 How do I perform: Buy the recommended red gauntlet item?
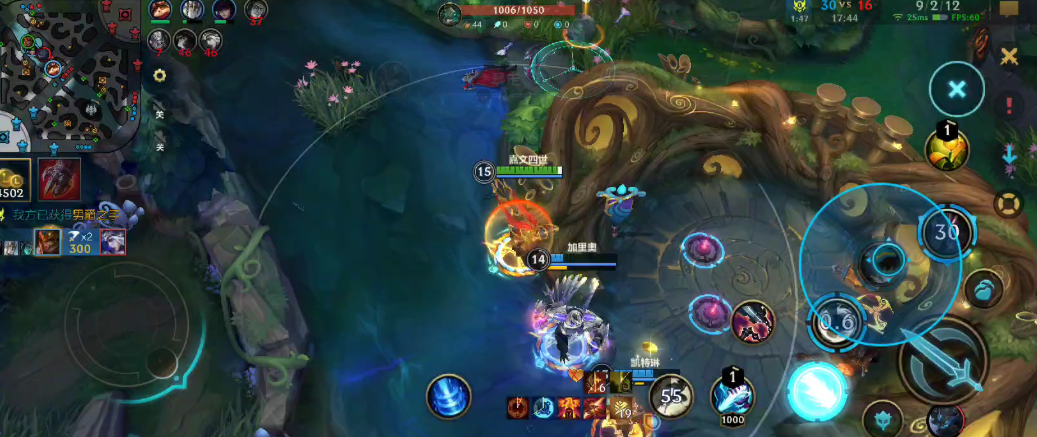59,179
